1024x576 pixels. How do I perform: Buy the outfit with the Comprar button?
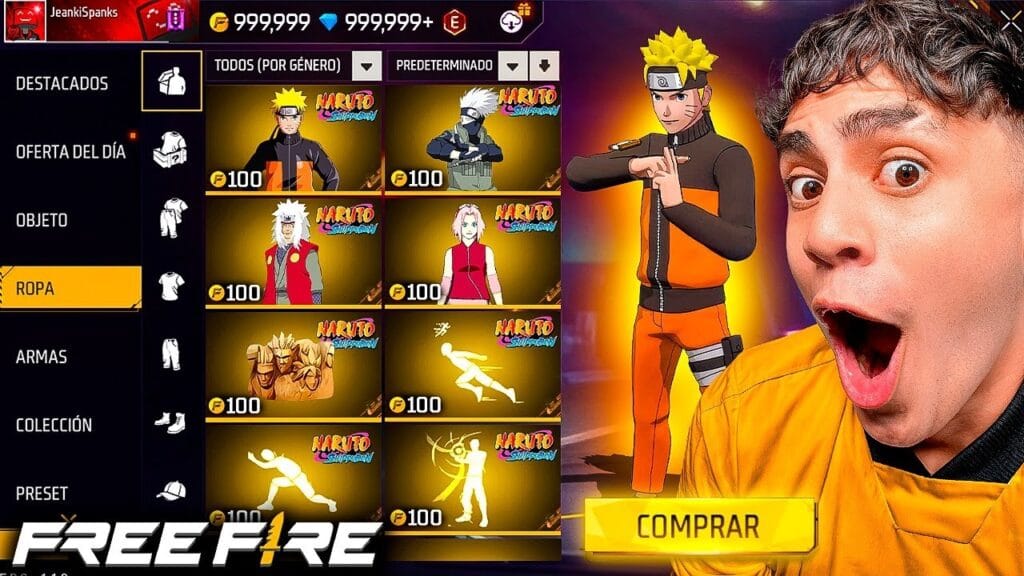(x=699, y=525)
